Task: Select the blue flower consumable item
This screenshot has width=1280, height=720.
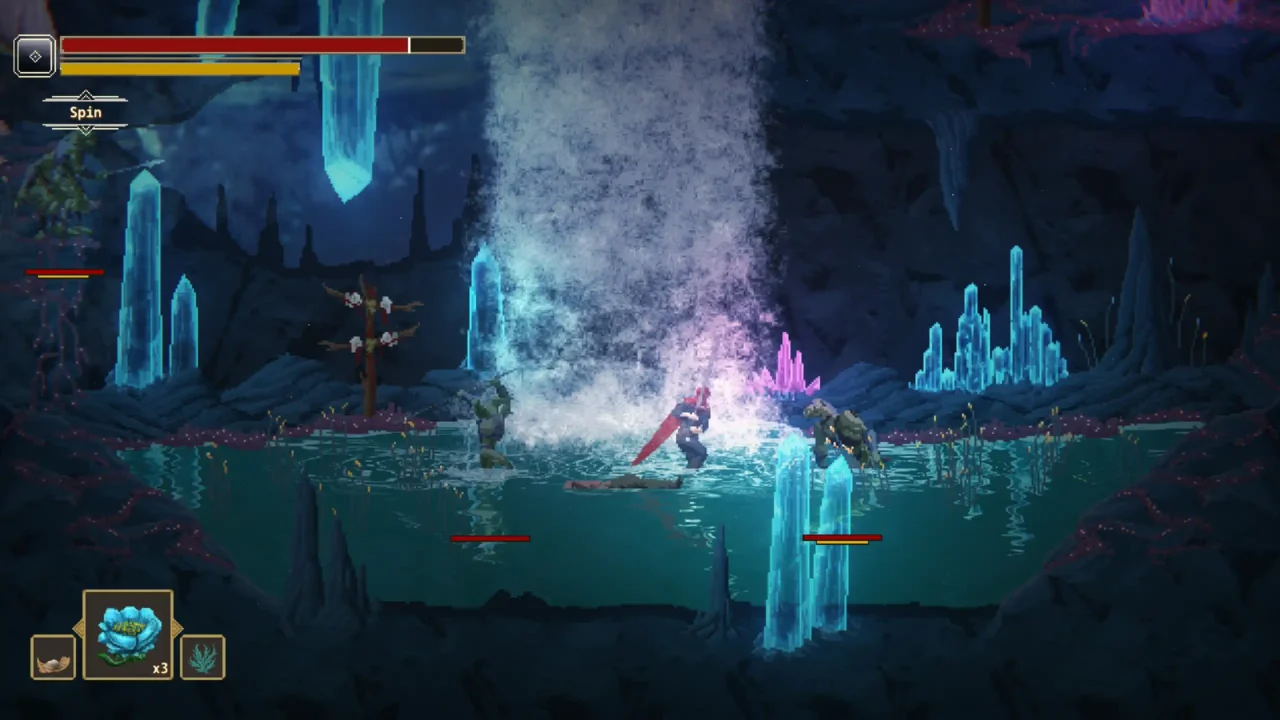Action: tap(128, 632)
